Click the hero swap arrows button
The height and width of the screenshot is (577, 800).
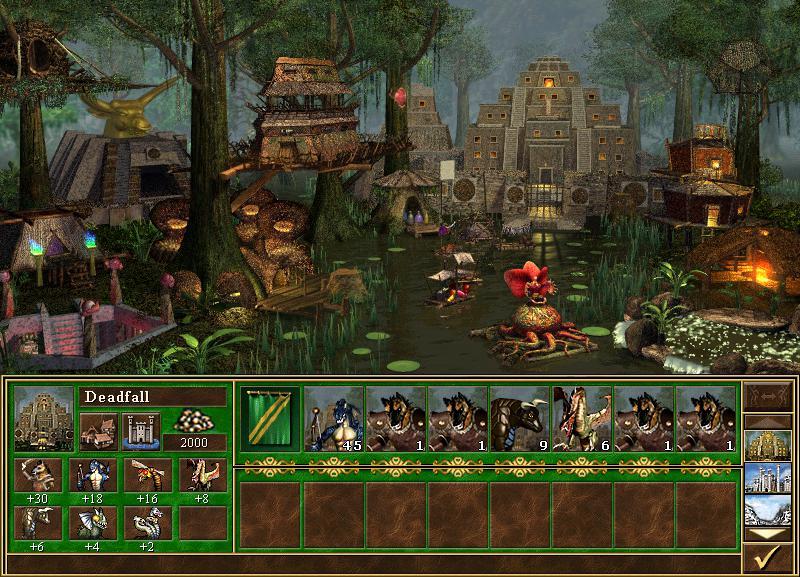[768, 398]
